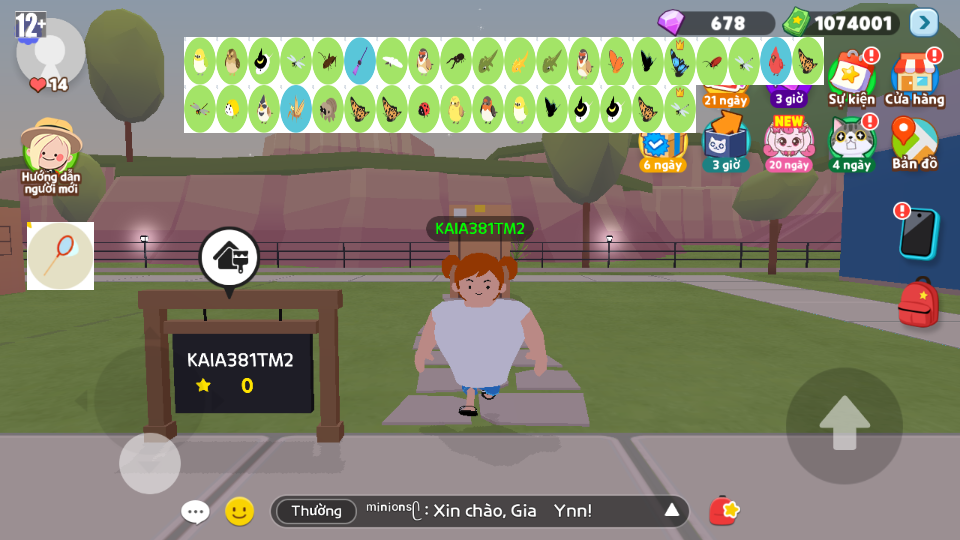The height and width of the screenshot is (540, 960).
Task: Open the Cửa hàng shop
Action: (914, 78)
